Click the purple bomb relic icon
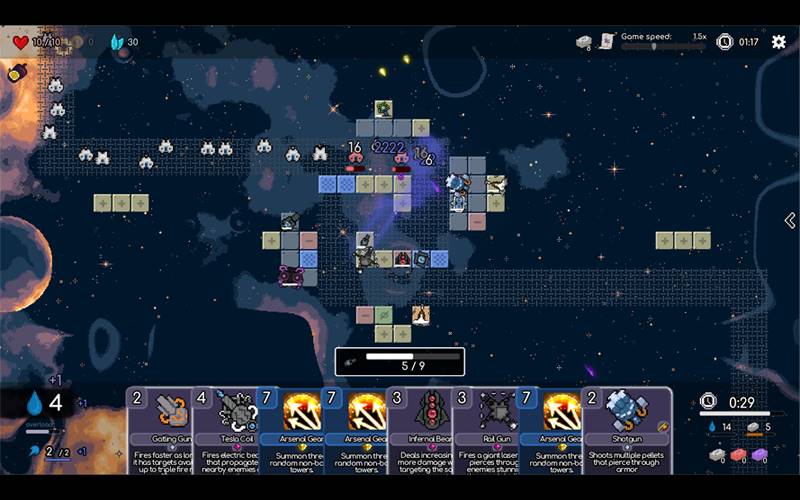Screen dimensions: 800x500 tap(17, 72)
